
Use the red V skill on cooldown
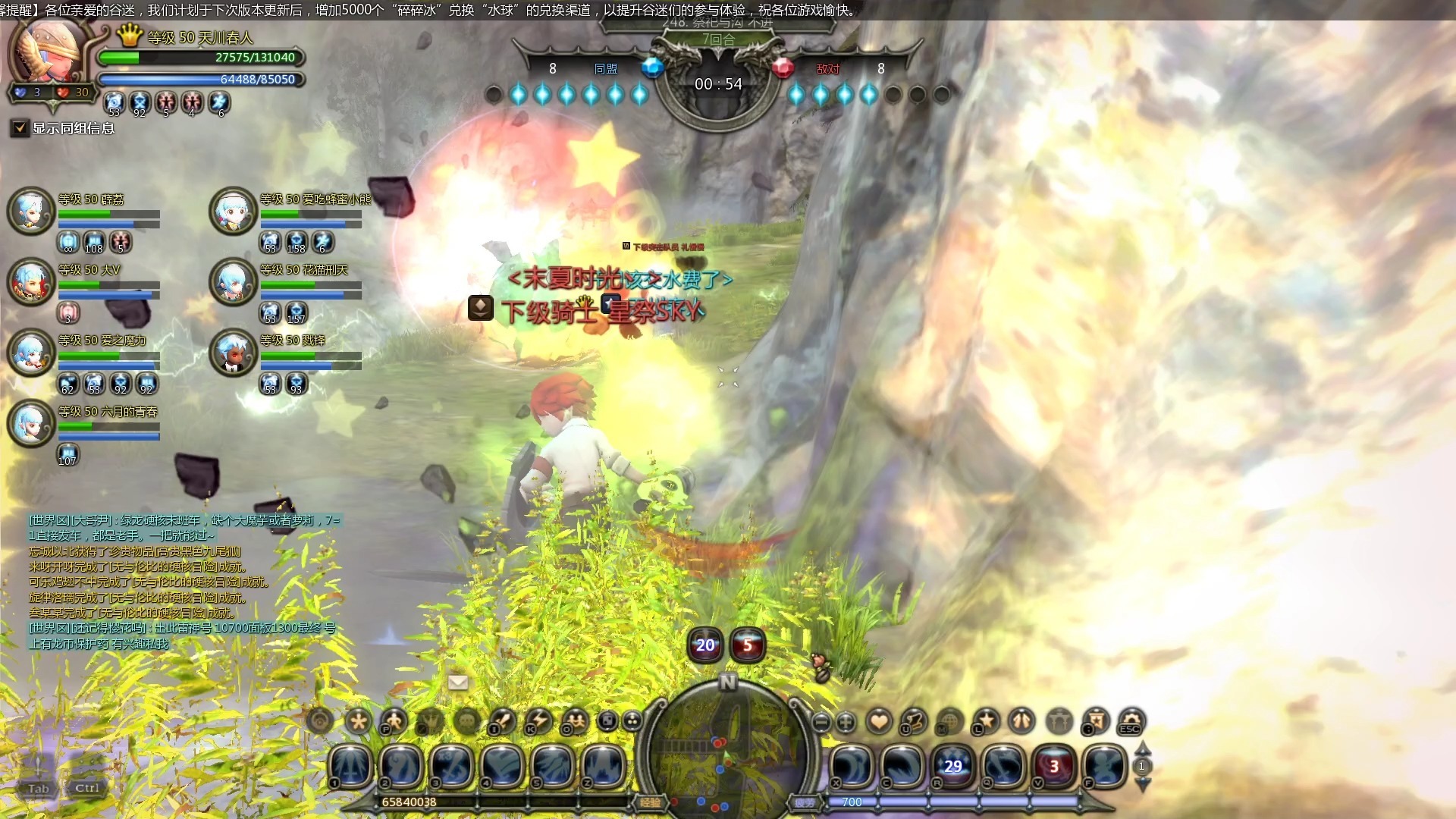click(x=1054, y=766)
